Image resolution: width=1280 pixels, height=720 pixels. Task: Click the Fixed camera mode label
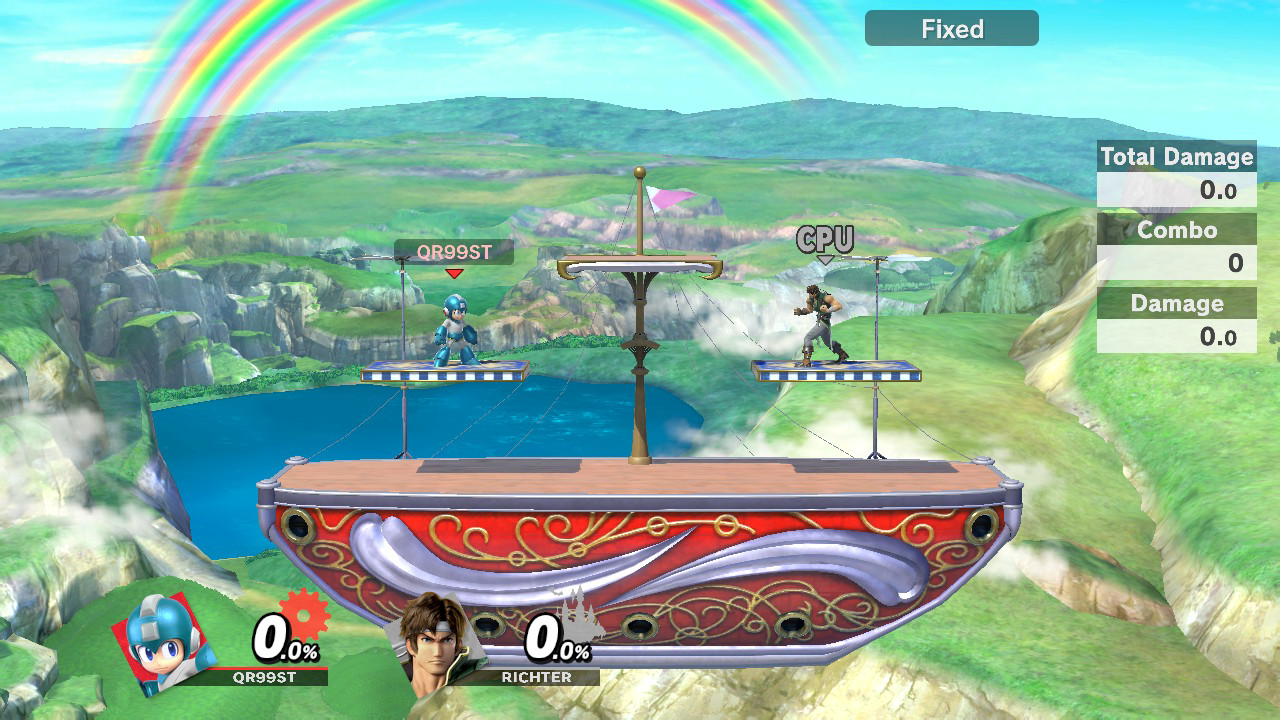click(x=951, y=29)
